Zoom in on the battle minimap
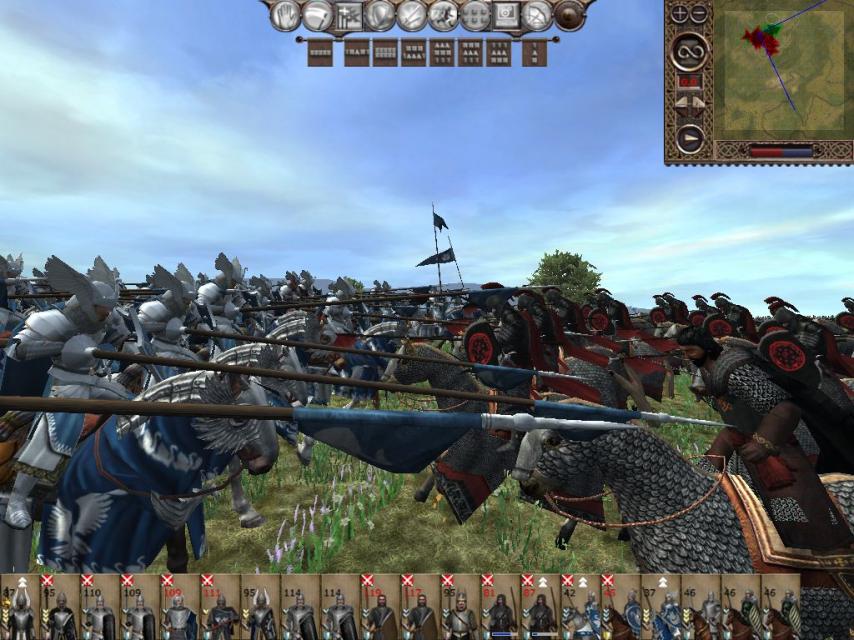Screen dimensions: 854x640 click(x=679, y=14)
